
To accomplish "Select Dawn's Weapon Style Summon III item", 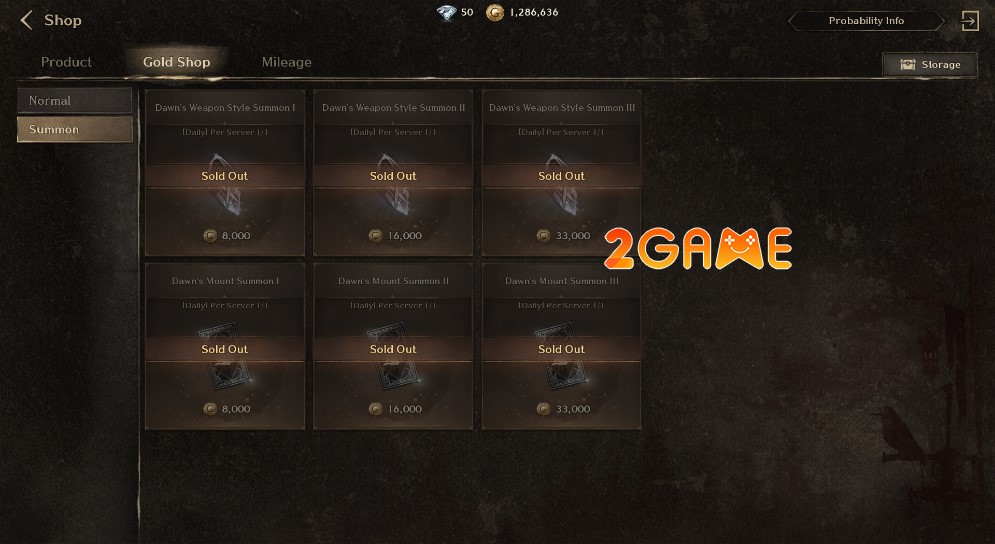I will point(561,173).
